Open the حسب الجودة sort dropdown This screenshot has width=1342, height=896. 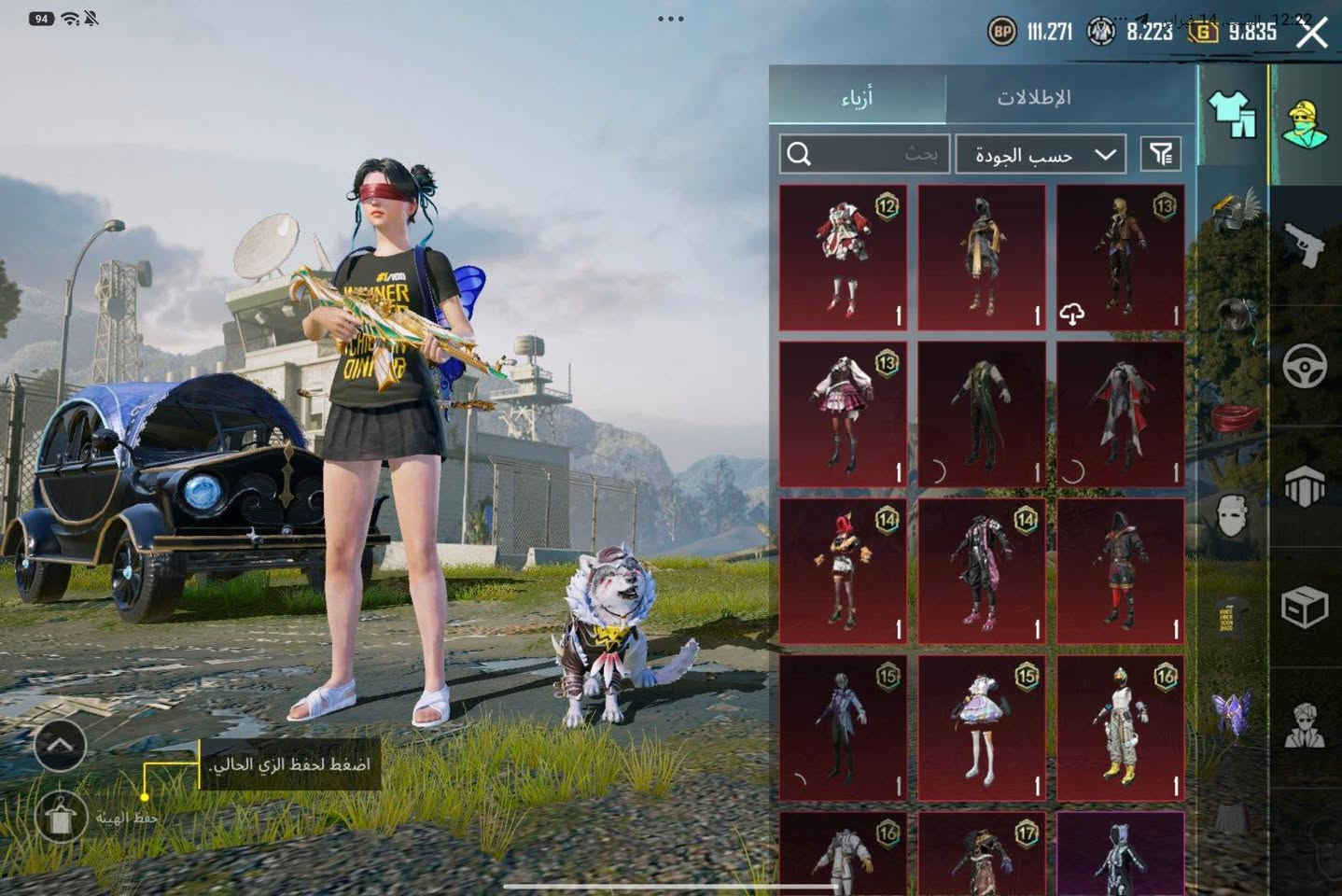[1040, 155]
